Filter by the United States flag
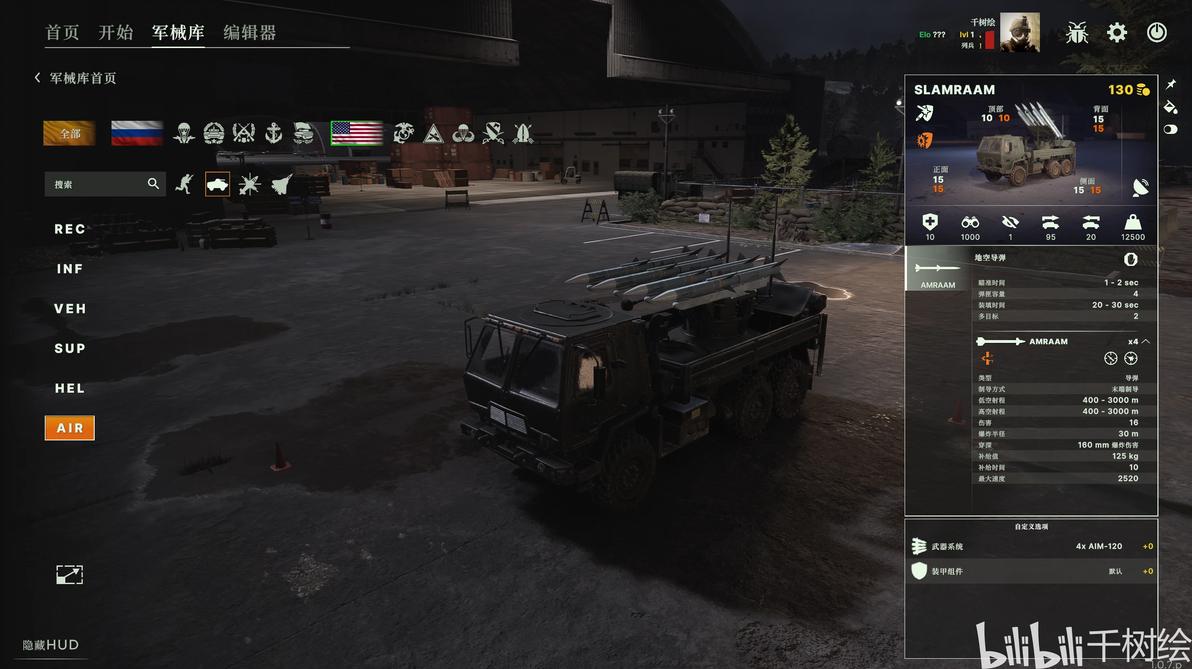Screen dimensions: 1192x669 pyautogui.click(x=357, y=133)
